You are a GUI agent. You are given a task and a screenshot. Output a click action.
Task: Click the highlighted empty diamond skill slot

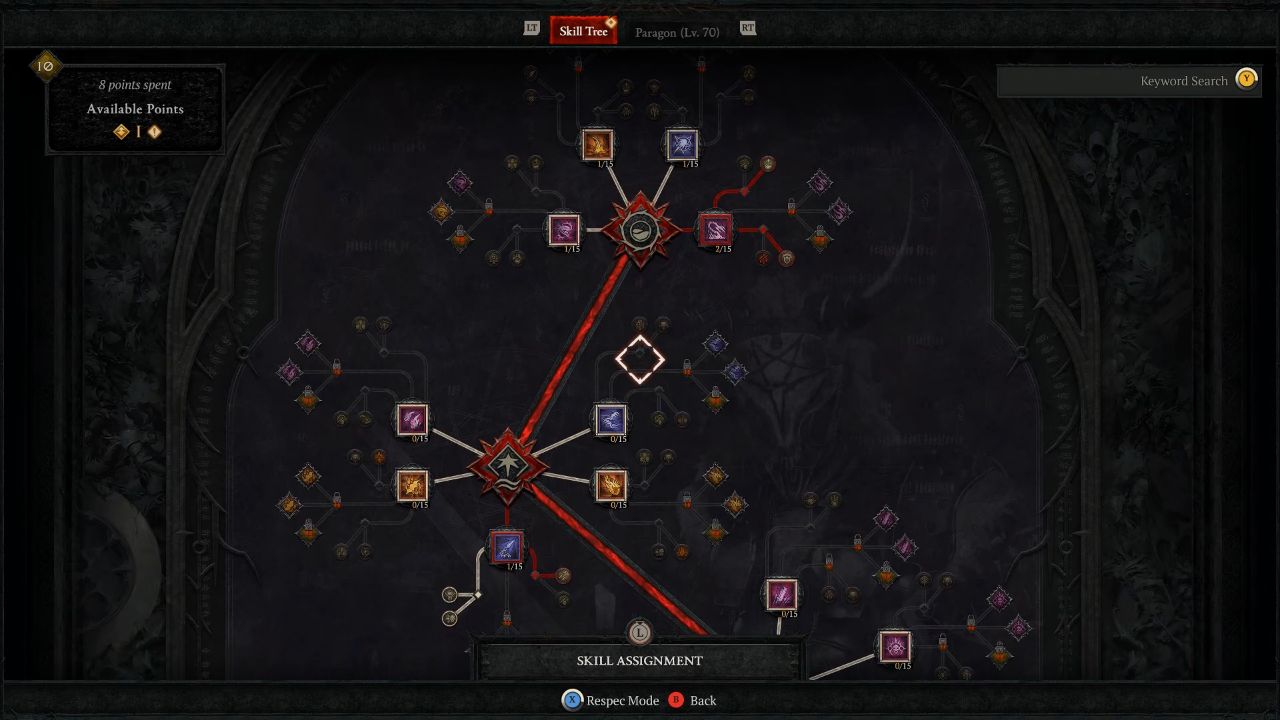pos(640,359)
